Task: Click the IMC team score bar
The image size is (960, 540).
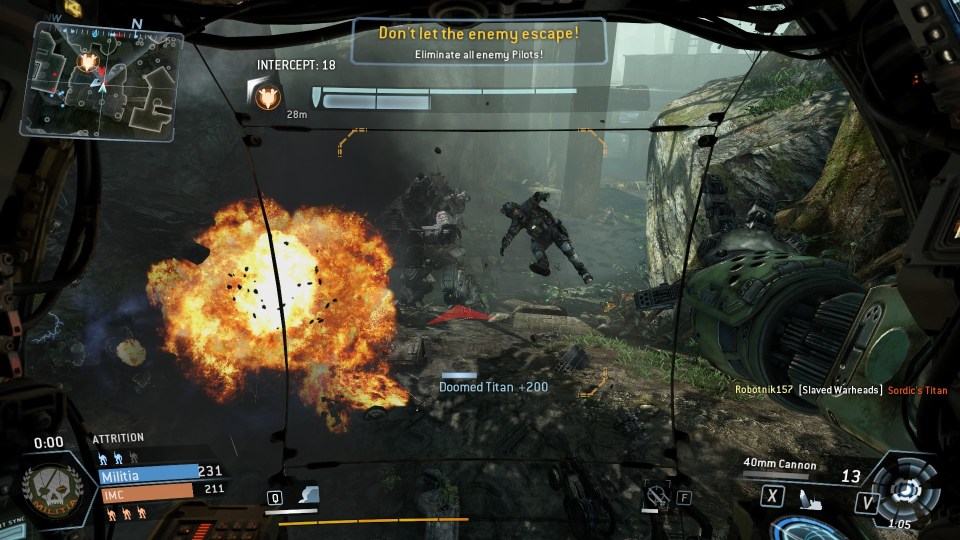Action: click(148, 491)
